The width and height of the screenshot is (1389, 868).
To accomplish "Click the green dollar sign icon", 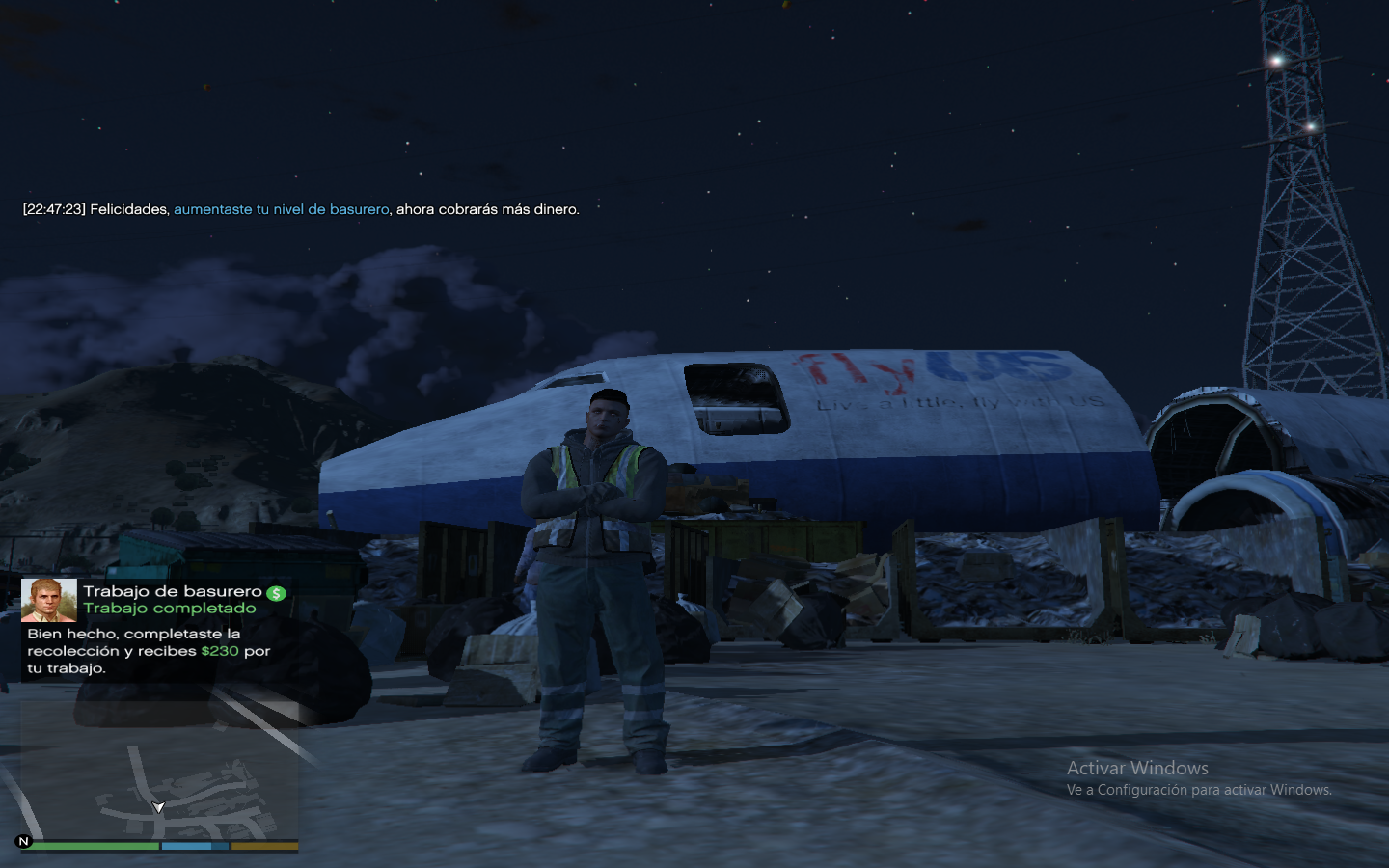I will click(x=277, y=593).
